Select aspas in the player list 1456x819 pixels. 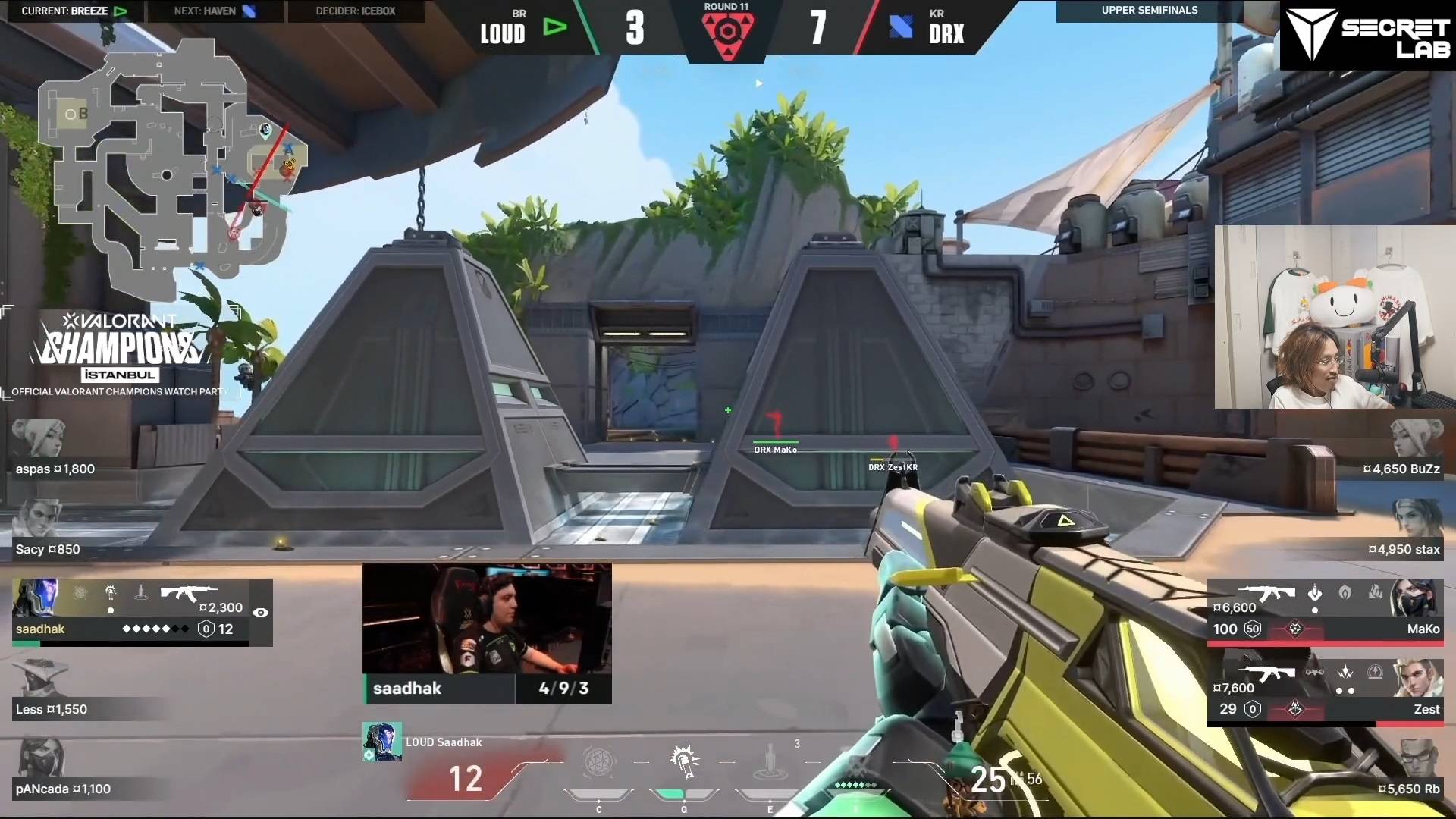click(x=55, y=469)
